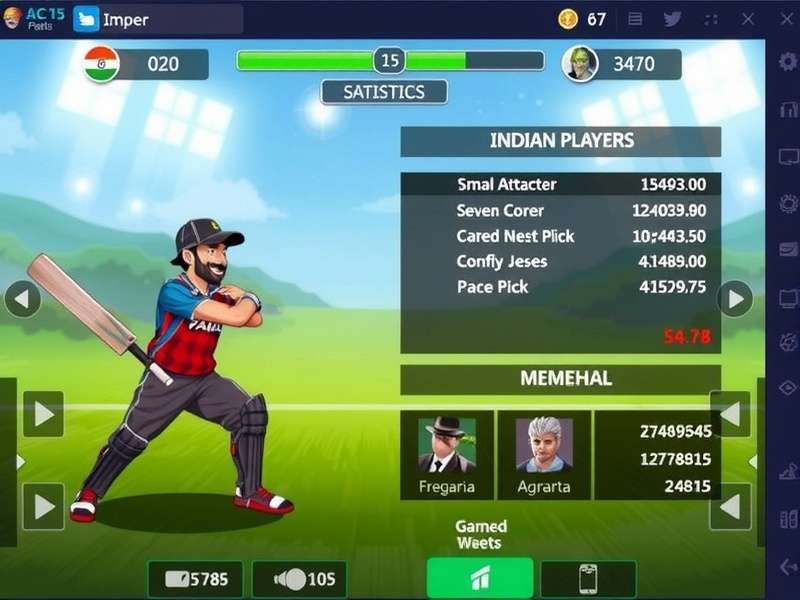Click the India flag team icon
This screenshot has width=800, height=600.
(x=102, y=64)
